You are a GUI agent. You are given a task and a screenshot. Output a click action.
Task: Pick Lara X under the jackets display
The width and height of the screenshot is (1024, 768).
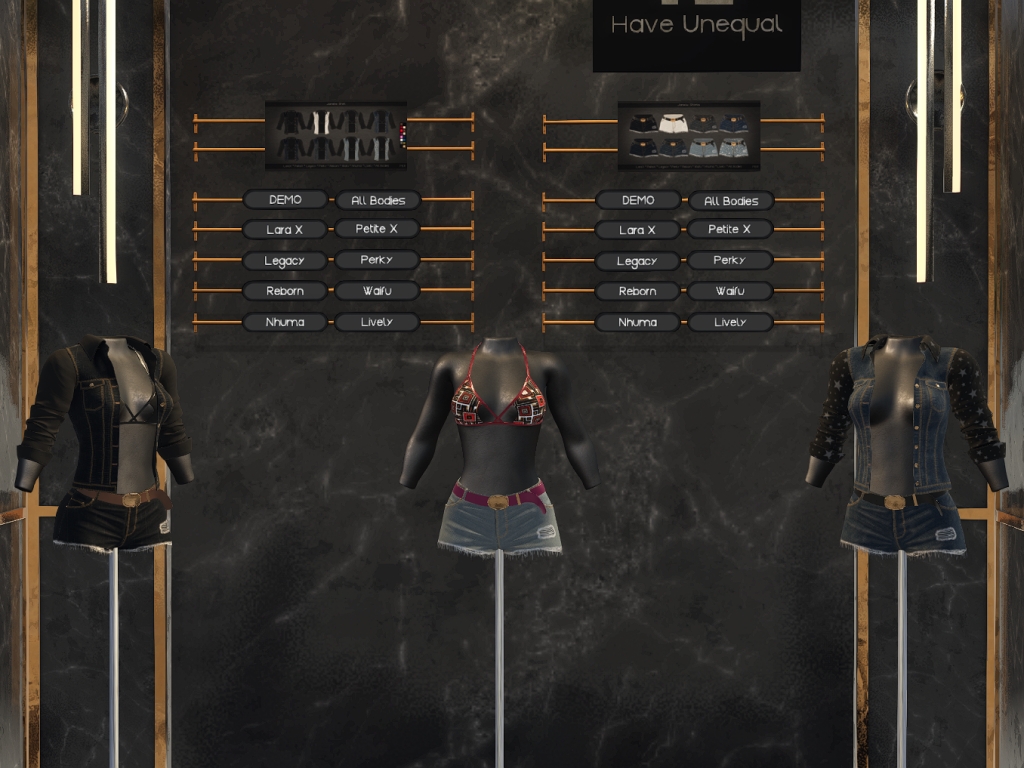click(285, 230)
